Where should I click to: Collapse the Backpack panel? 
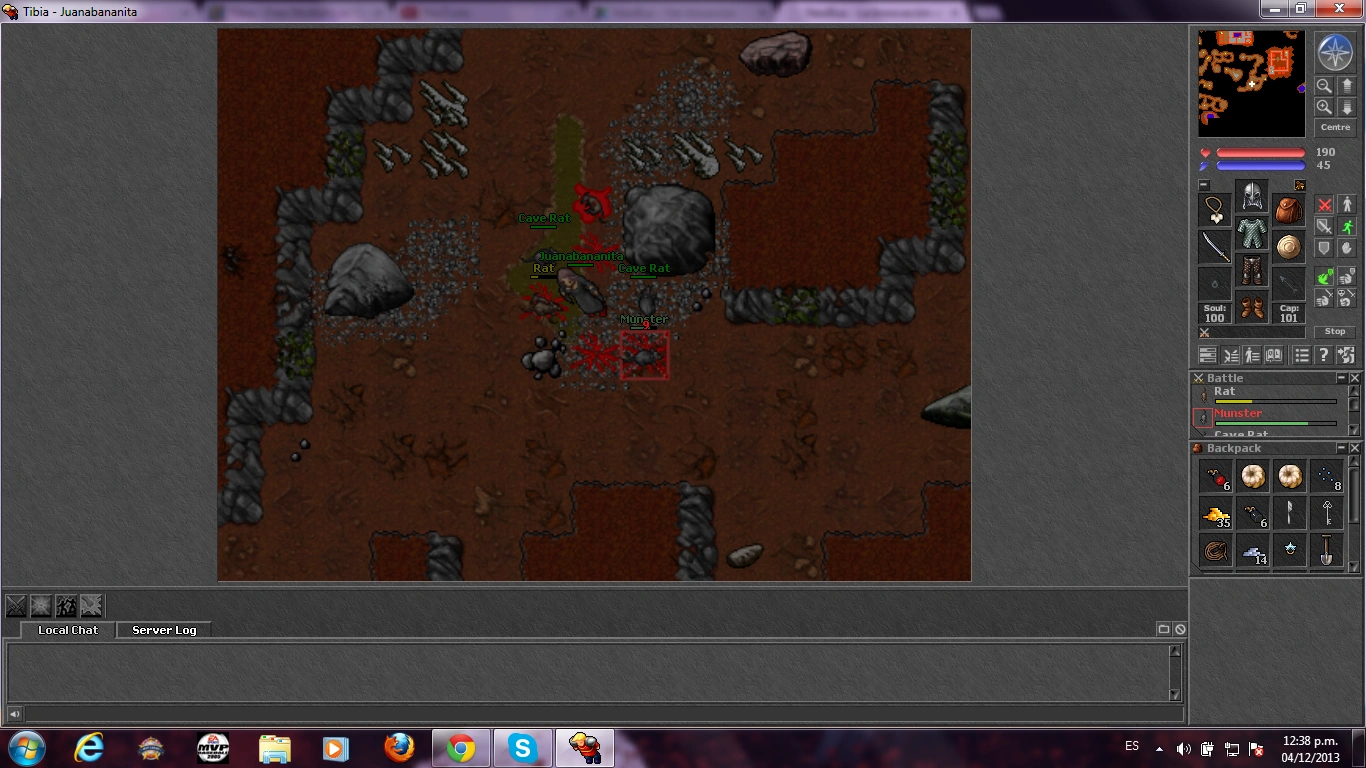1344,448
